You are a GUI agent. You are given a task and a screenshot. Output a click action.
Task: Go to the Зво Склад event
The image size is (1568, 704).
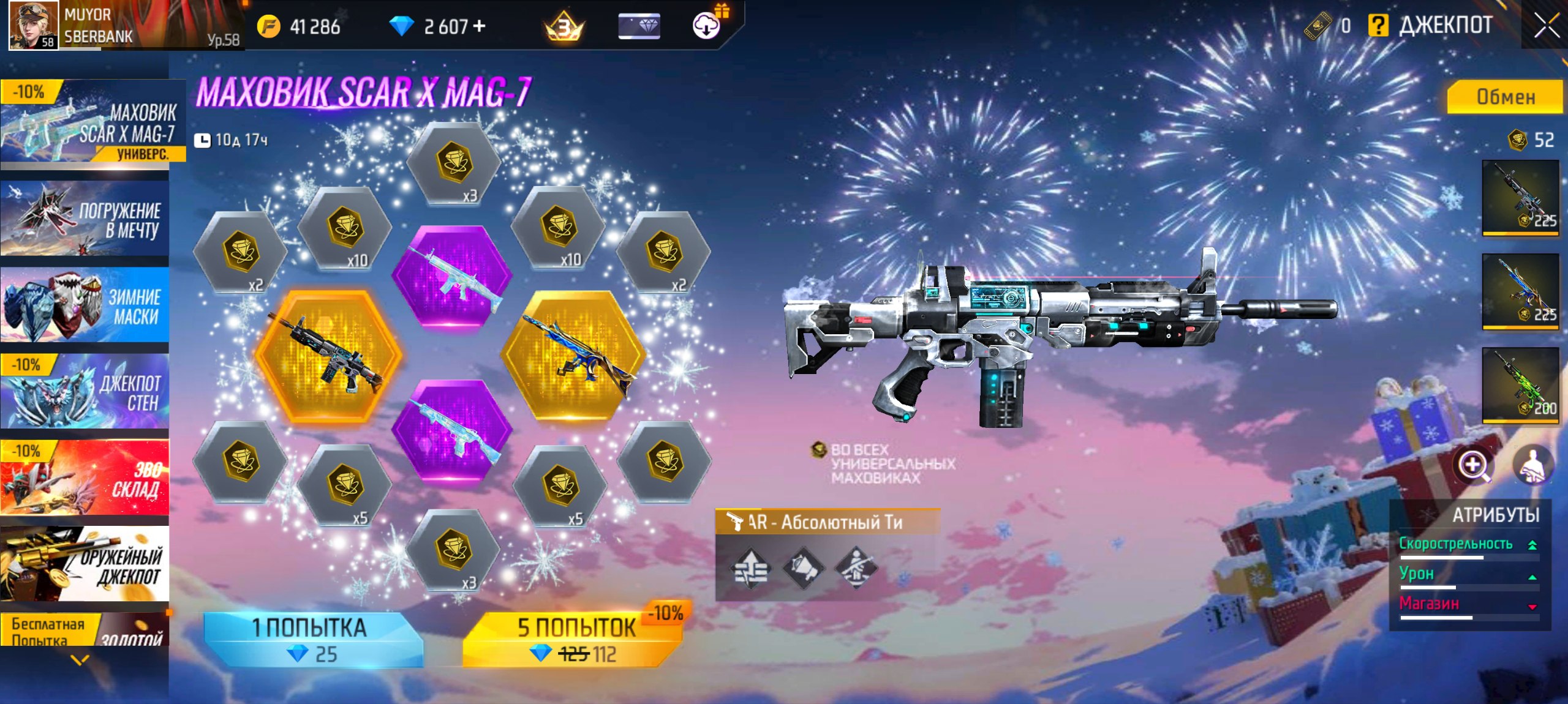85,477
